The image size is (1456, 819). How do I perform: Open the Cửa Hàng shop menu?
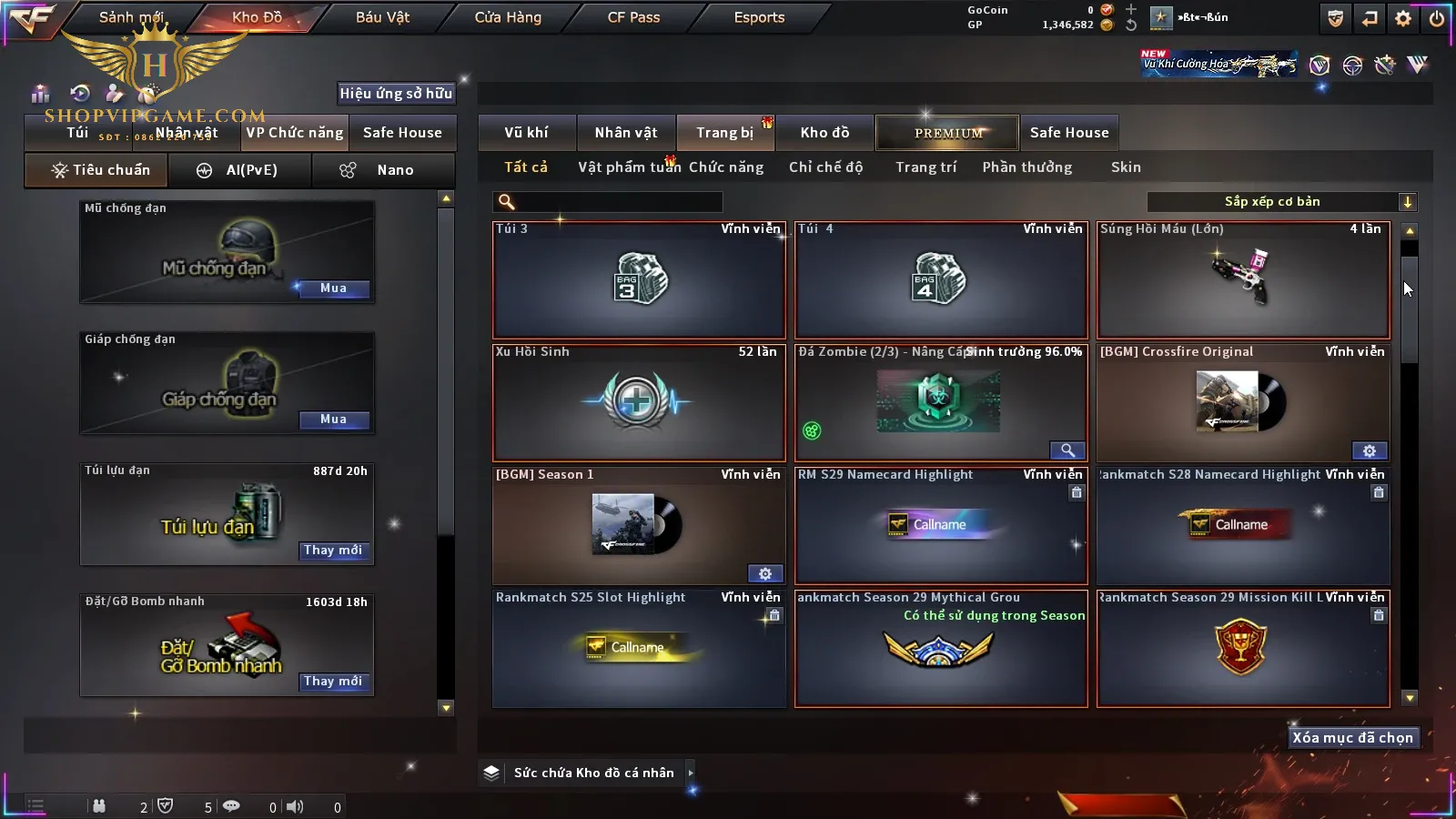[508, 17]
